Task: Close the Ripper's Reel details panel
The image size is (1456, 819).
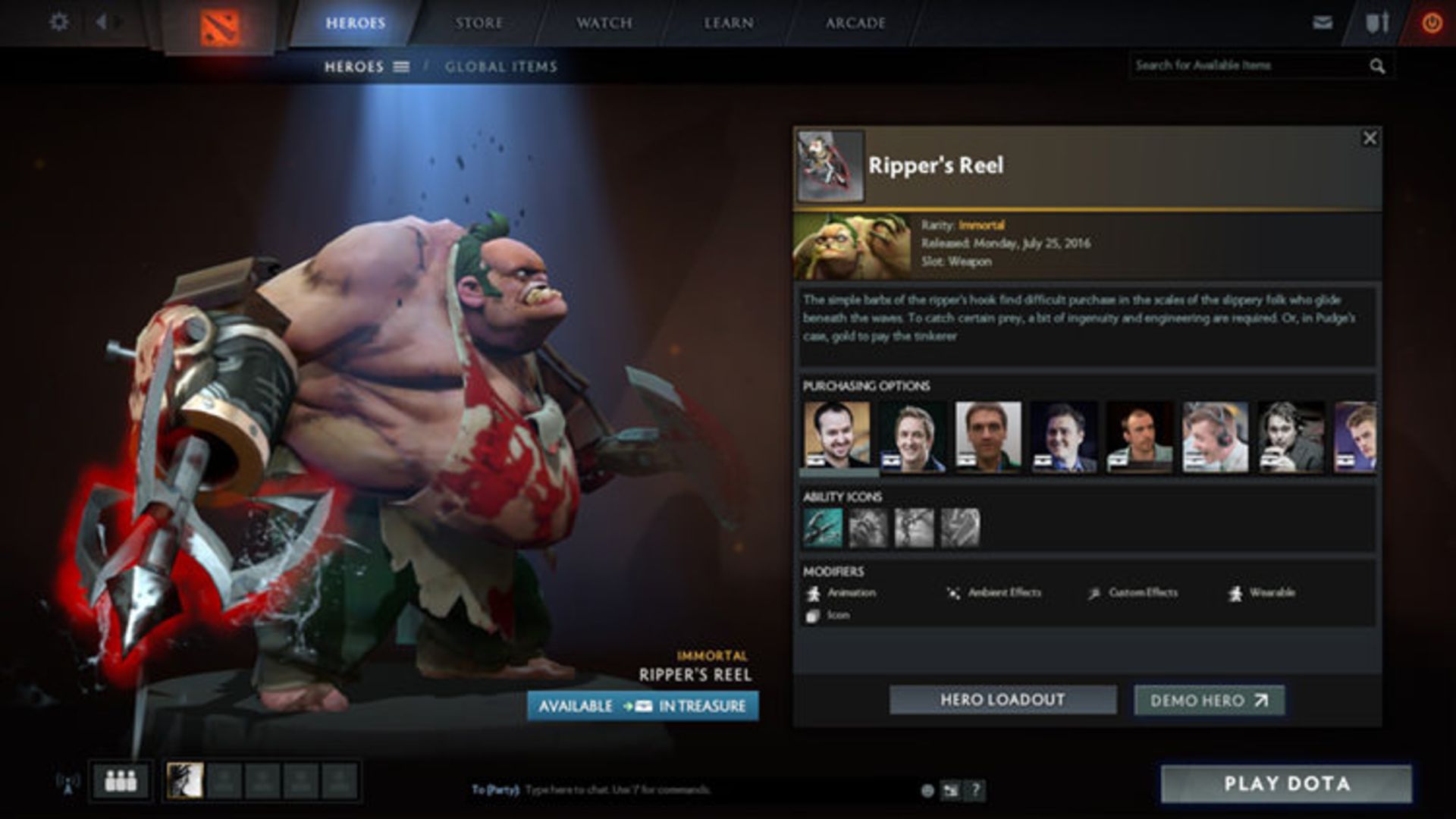Action: point(1369,138)
